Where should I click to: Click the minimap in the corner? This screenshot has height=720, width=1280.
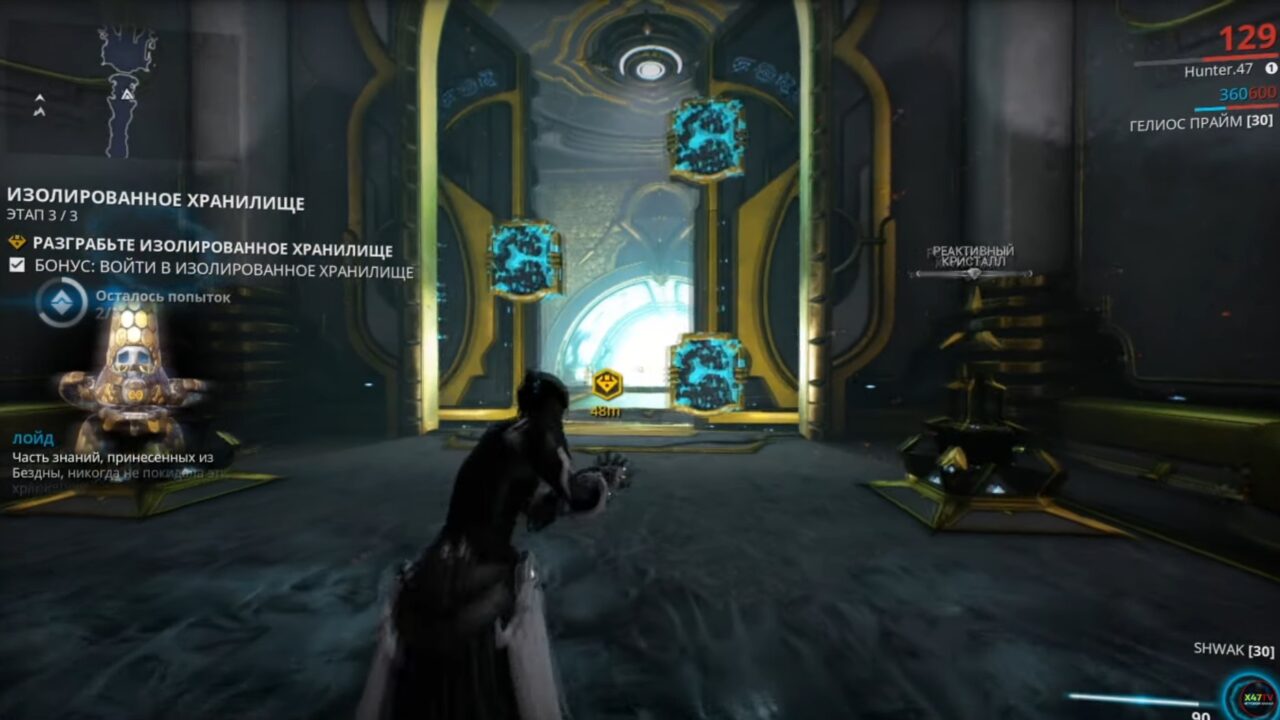(126, 92)
